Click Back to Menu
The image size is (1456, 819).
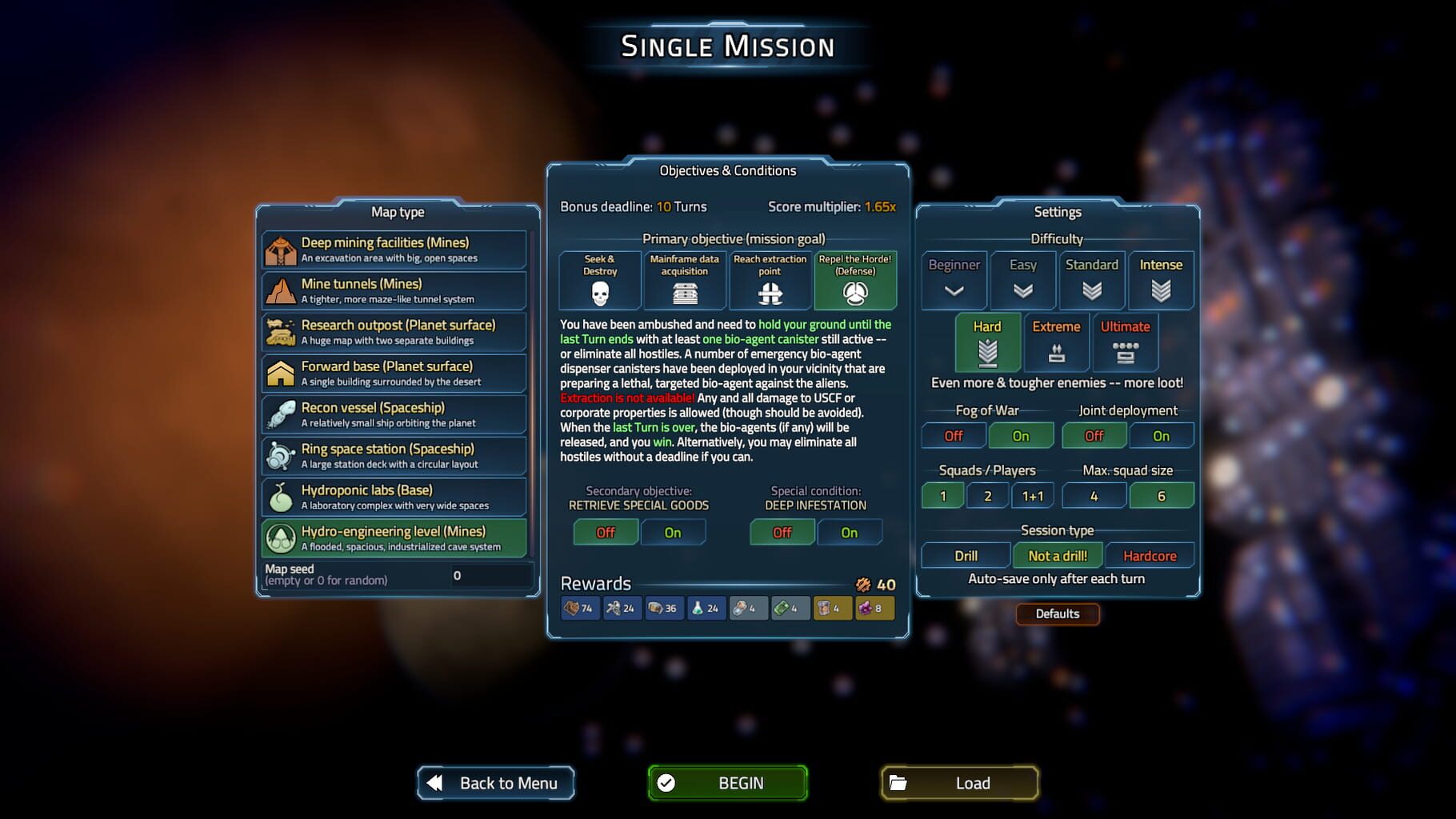click(495, 782)
